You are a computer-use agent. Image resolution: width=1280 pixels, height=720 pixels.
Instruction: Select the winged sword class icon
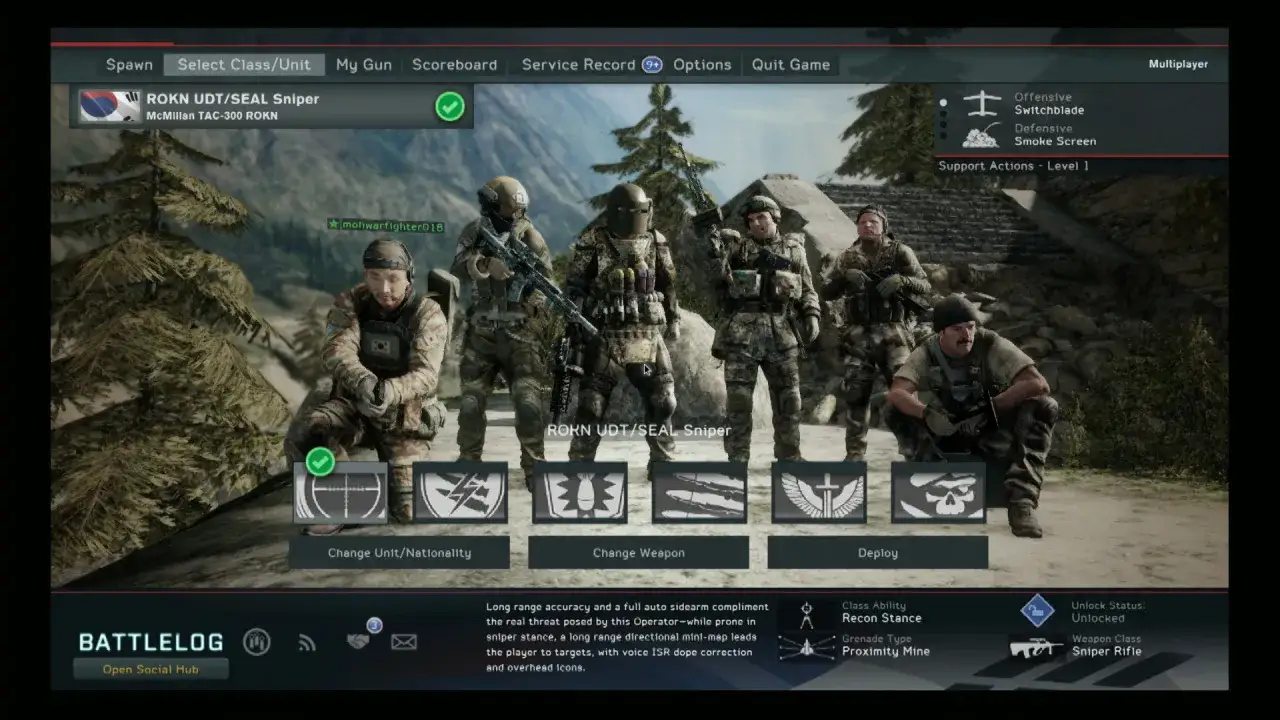click(820, 492)
